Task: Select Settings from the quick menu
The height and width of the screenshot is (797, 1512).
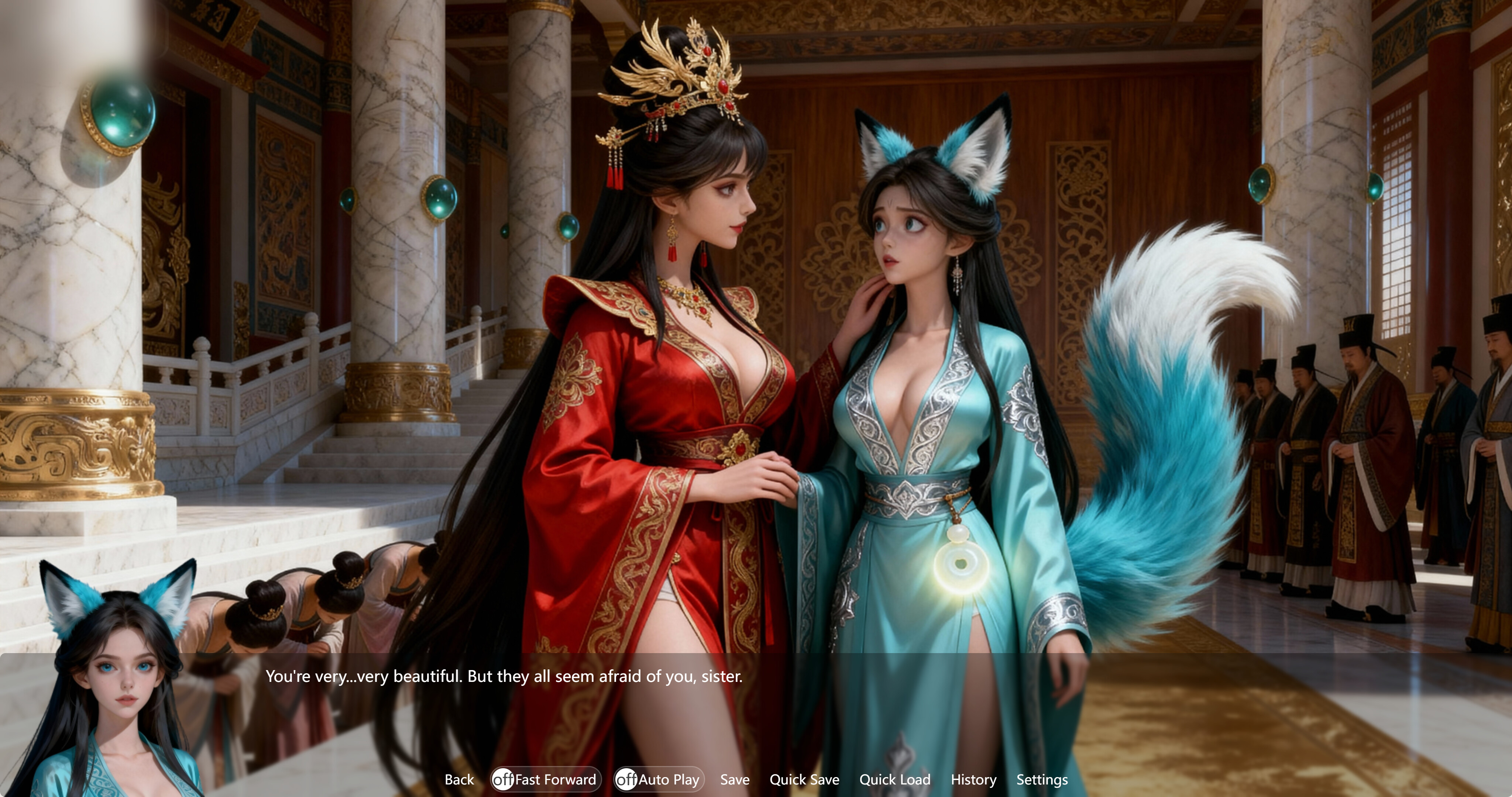Action: tap(1042, 779)
